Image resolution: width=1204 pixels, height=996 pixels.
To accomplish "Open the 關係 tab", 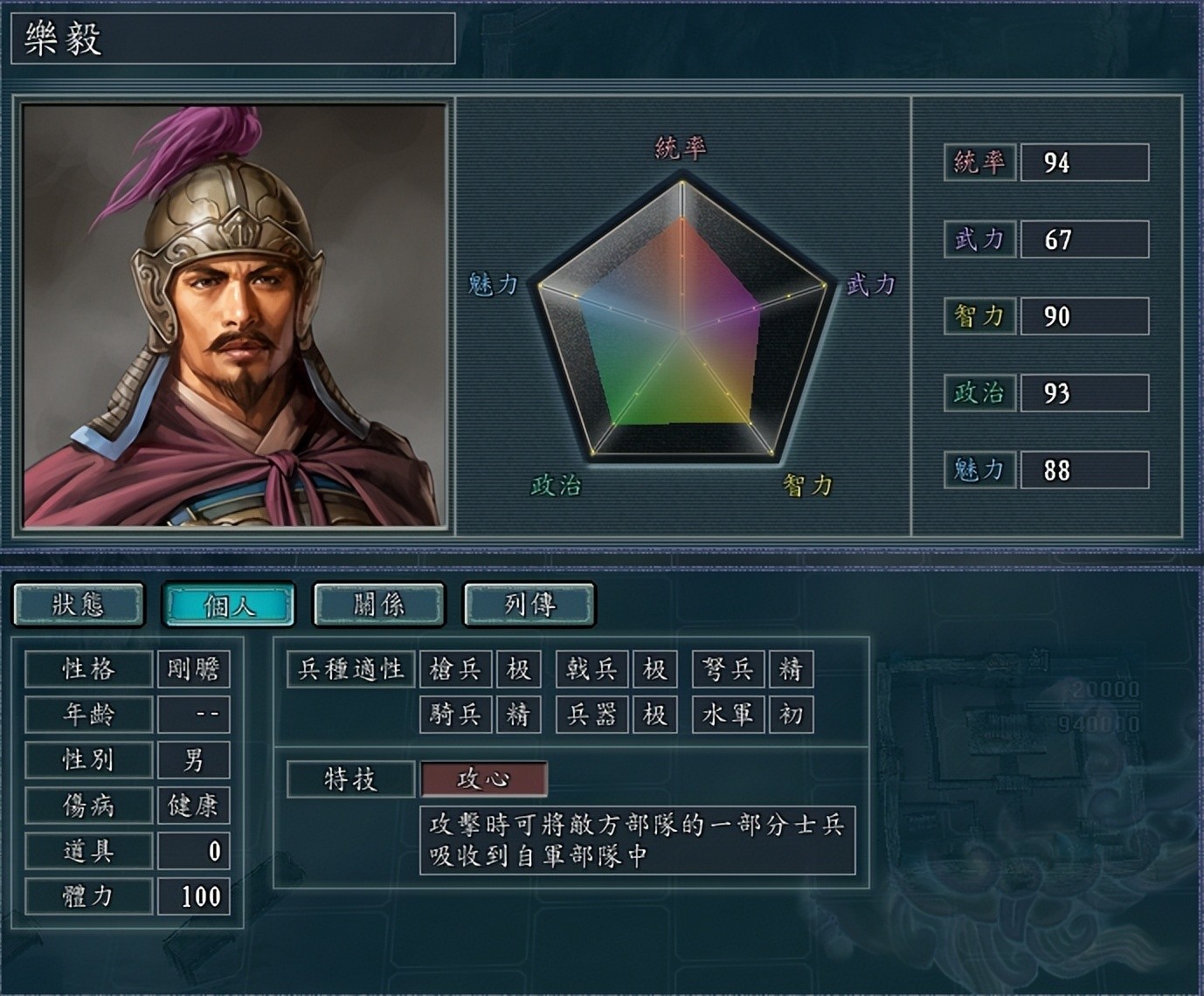I will (379, 605).
